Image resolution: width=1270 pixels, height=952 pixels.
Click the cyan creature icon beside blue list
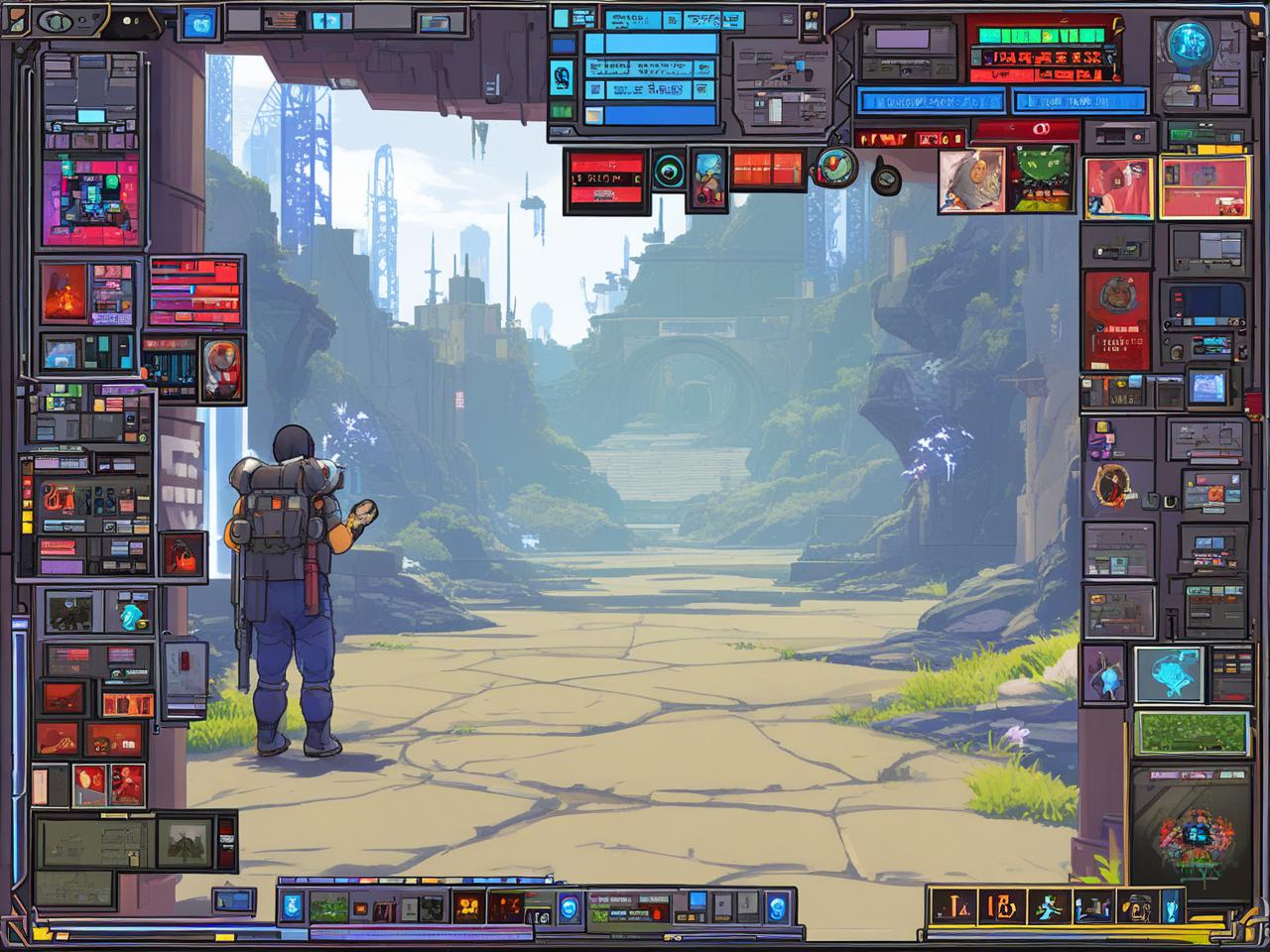(563, 79)
